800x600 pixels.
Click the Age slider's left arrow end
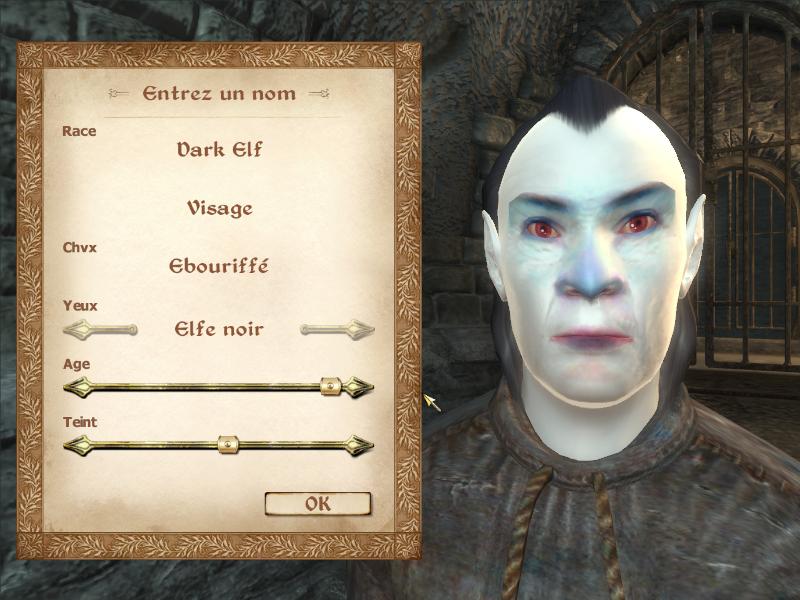point(74,386)
